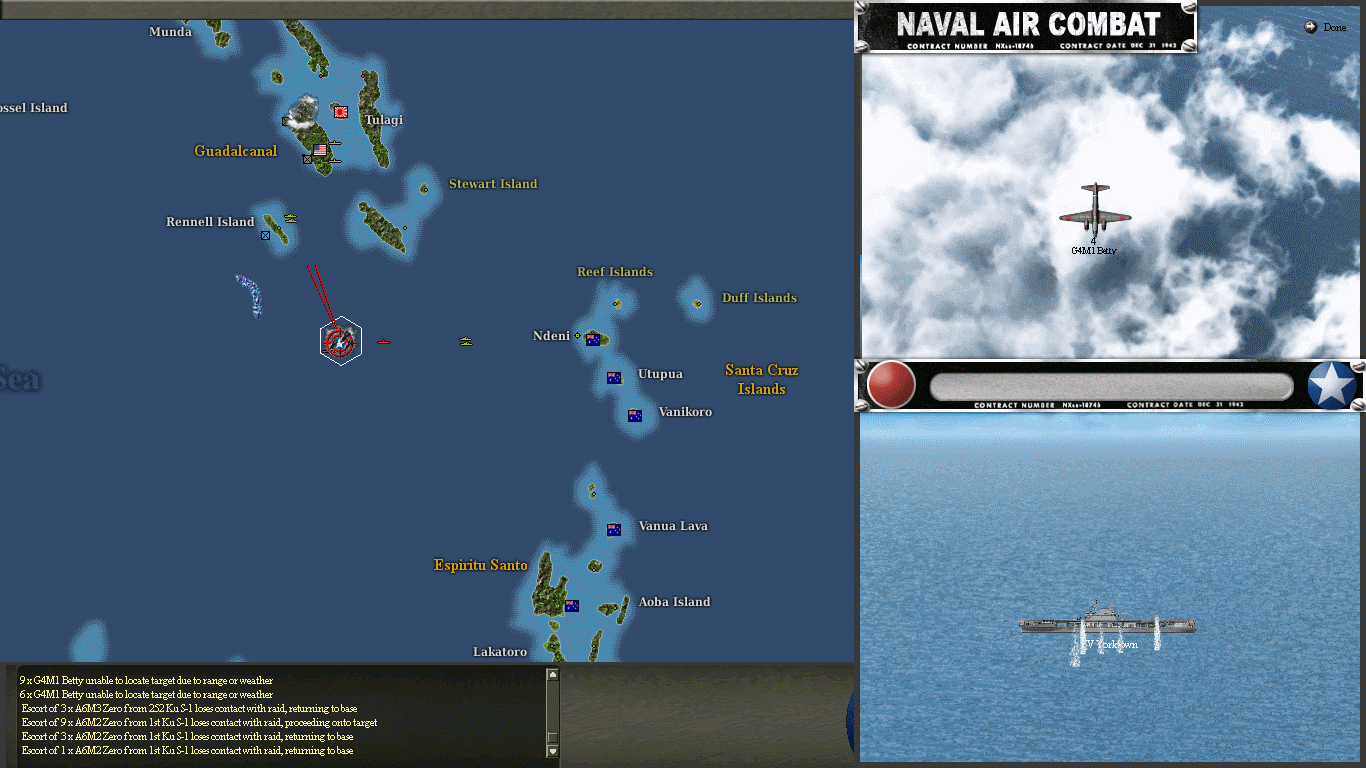
Task: Select the Australian flag base at Vanua Lava
Action: click(612, 529)
